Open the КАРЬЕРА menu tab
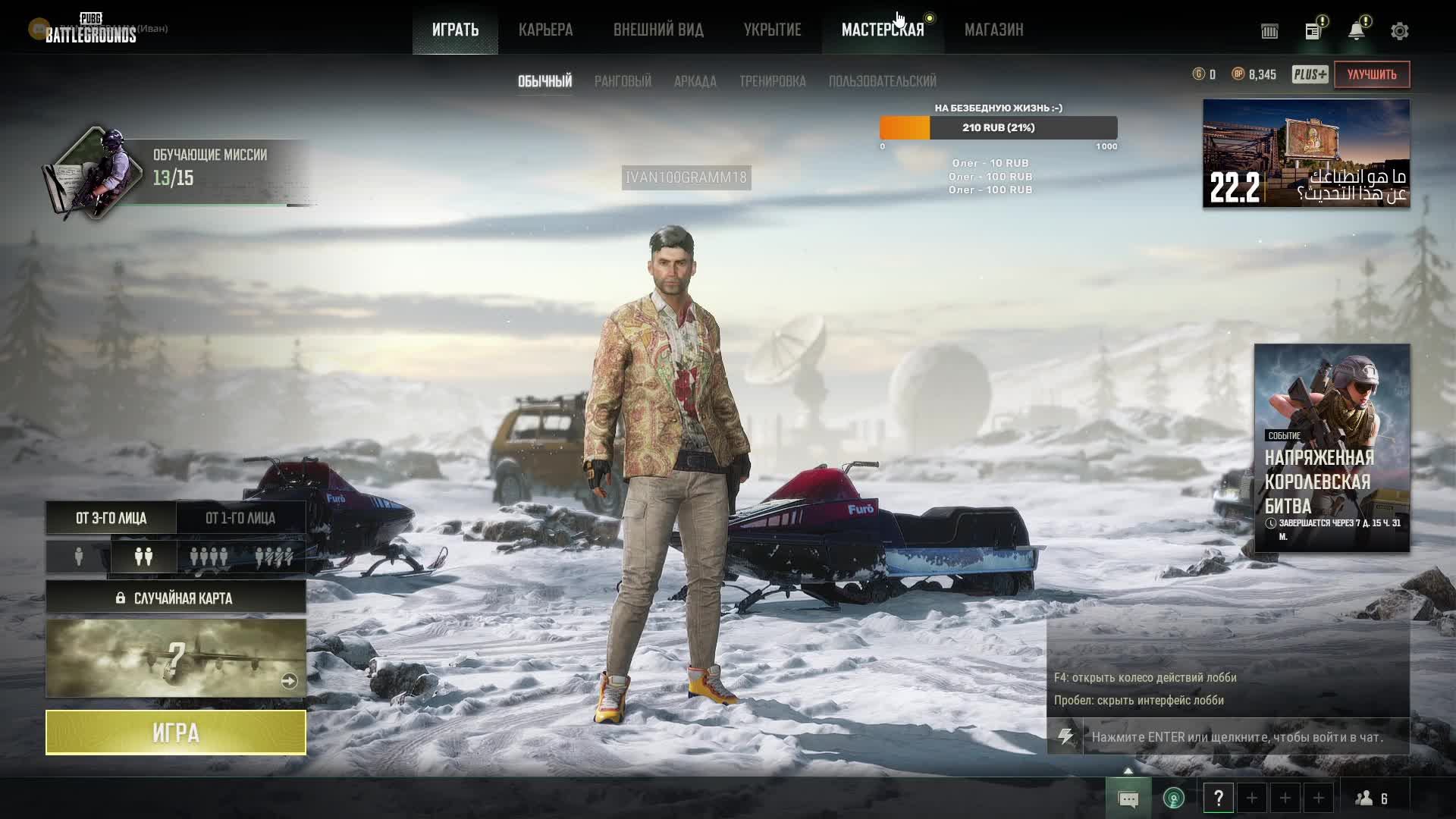The image size is (1456, 819). pyautogui.click(x=545, y=30)
